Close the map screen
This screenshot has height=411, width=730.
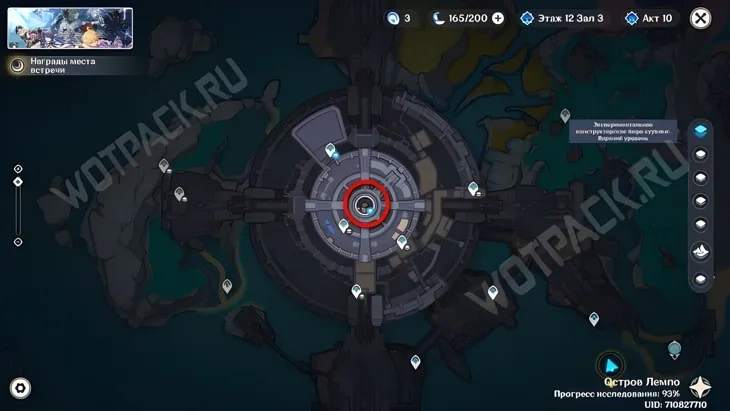point(701,18)
